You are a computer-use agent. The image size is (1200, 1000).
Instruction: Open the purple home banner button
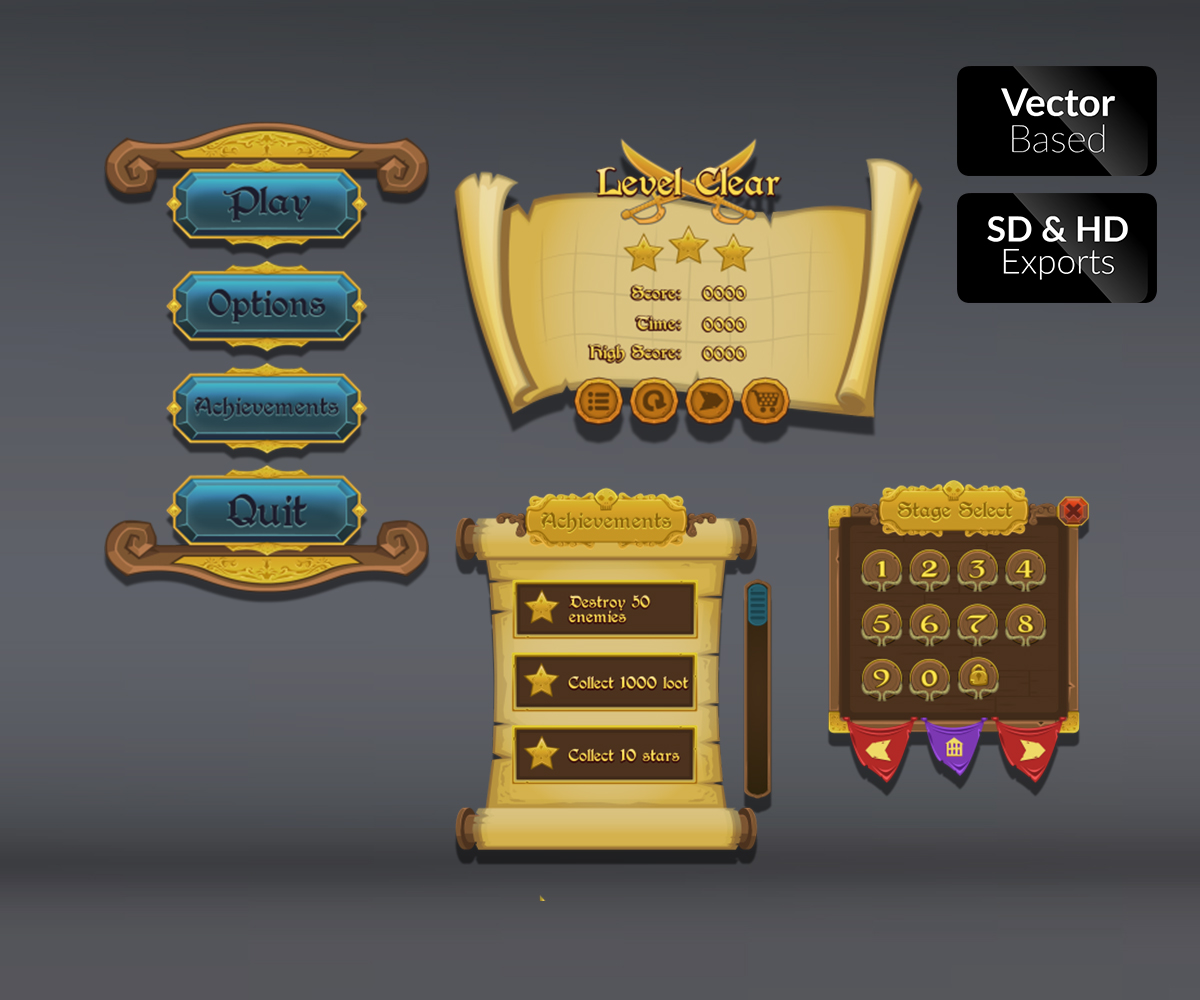click(954, 747)
